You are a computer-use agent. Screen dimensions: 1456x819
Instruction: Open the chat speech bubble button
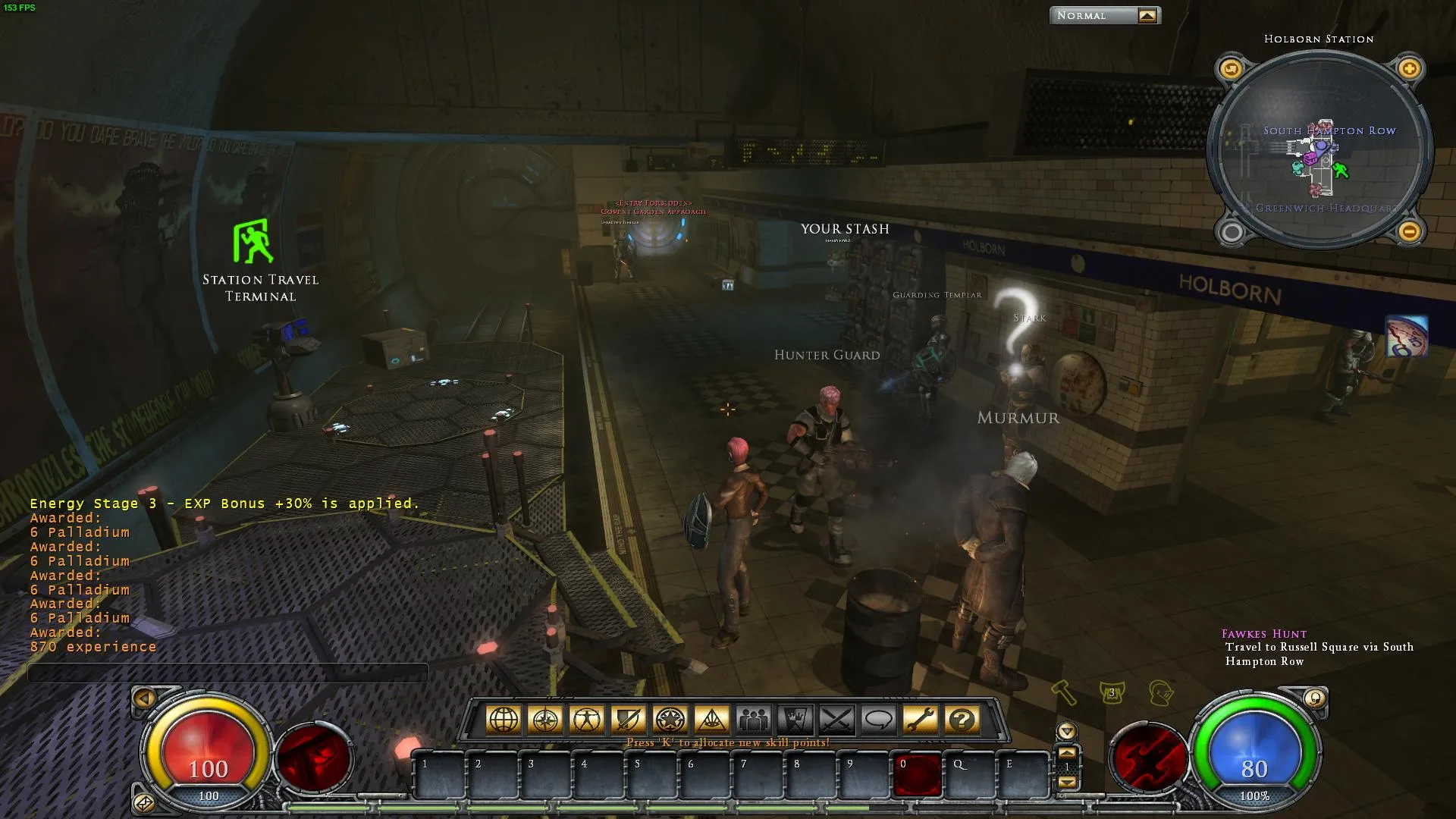coord(879,719)
